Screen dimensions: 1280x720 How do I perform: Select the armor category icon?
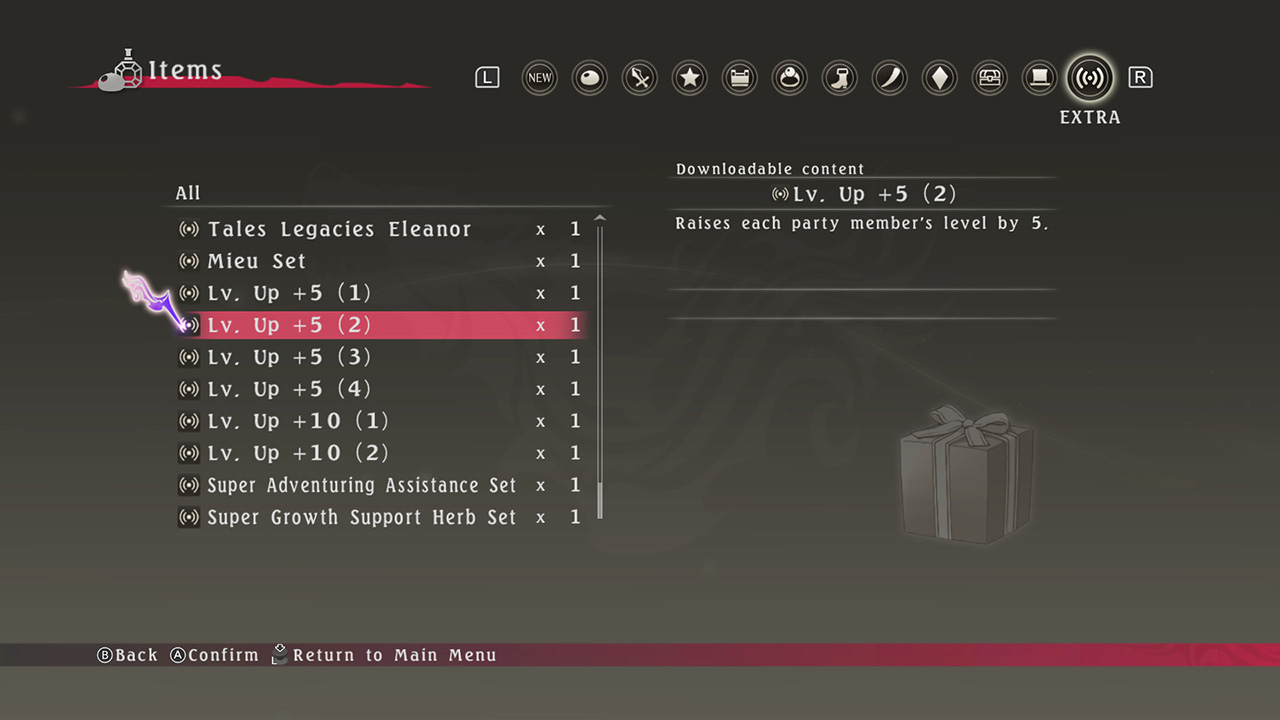[739, 77]
